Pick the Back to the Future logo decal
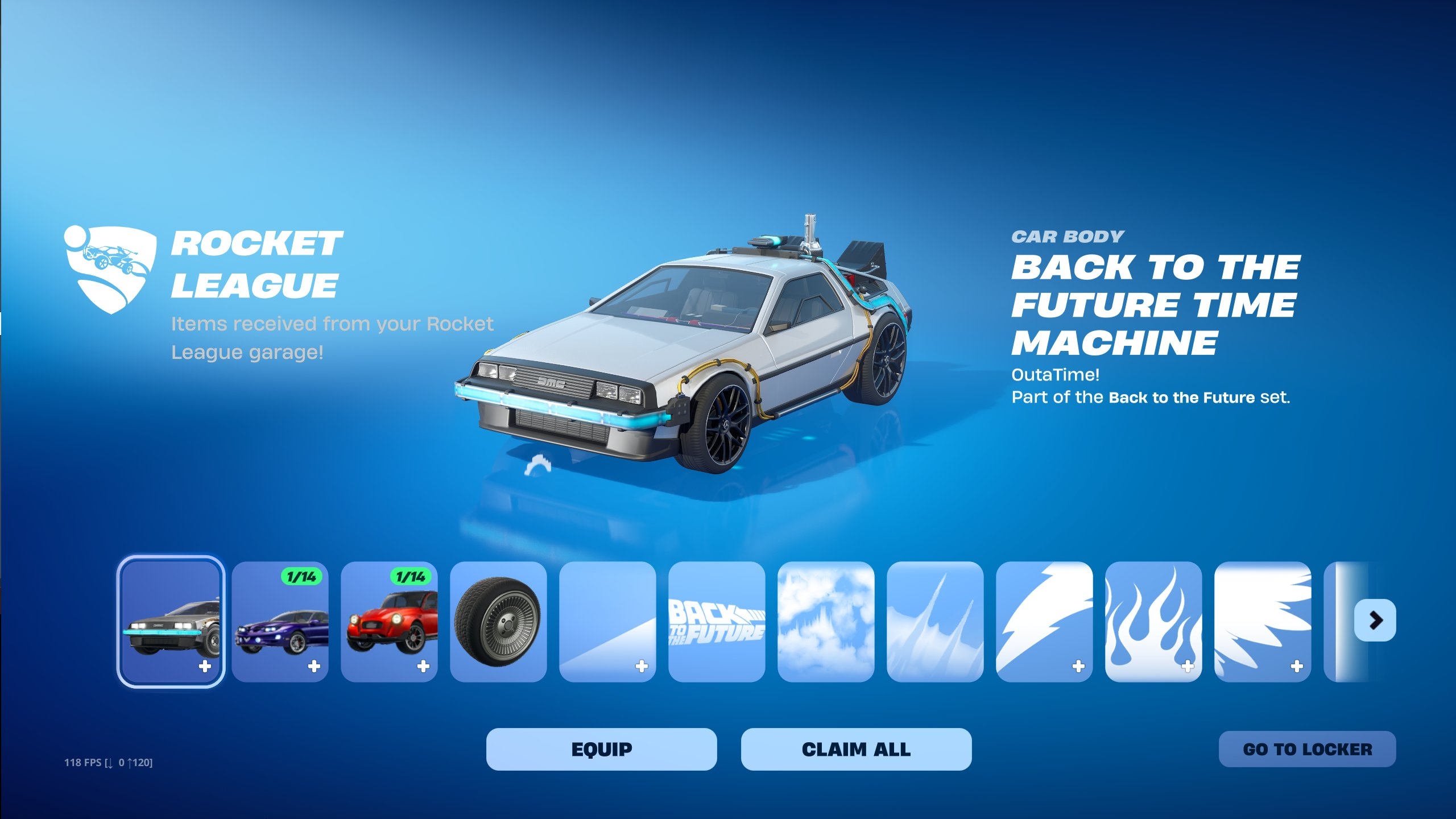 point(717,622)
